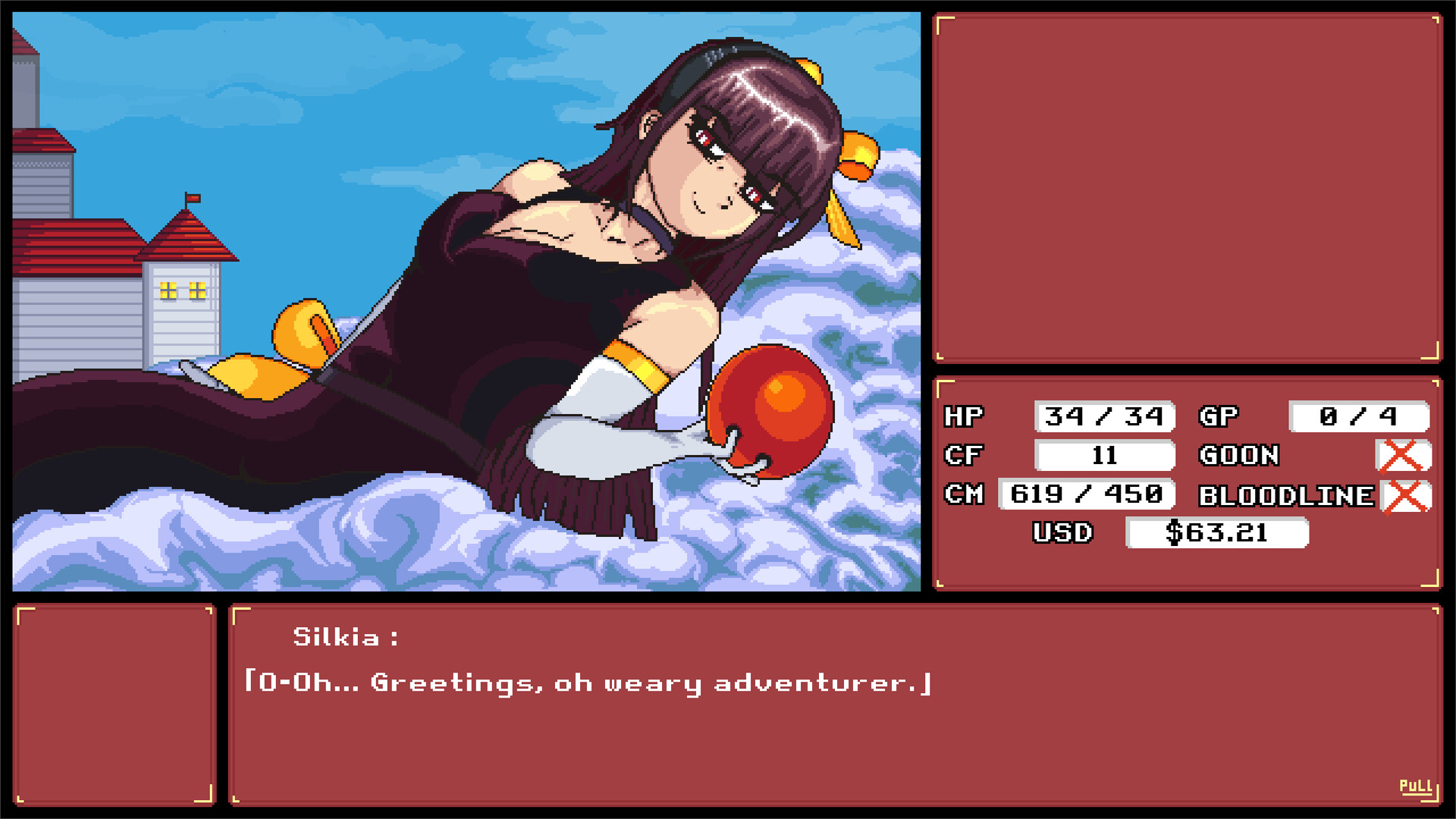Toggle the GOON status marker
1456x819 pixels.
point(1404,456)
